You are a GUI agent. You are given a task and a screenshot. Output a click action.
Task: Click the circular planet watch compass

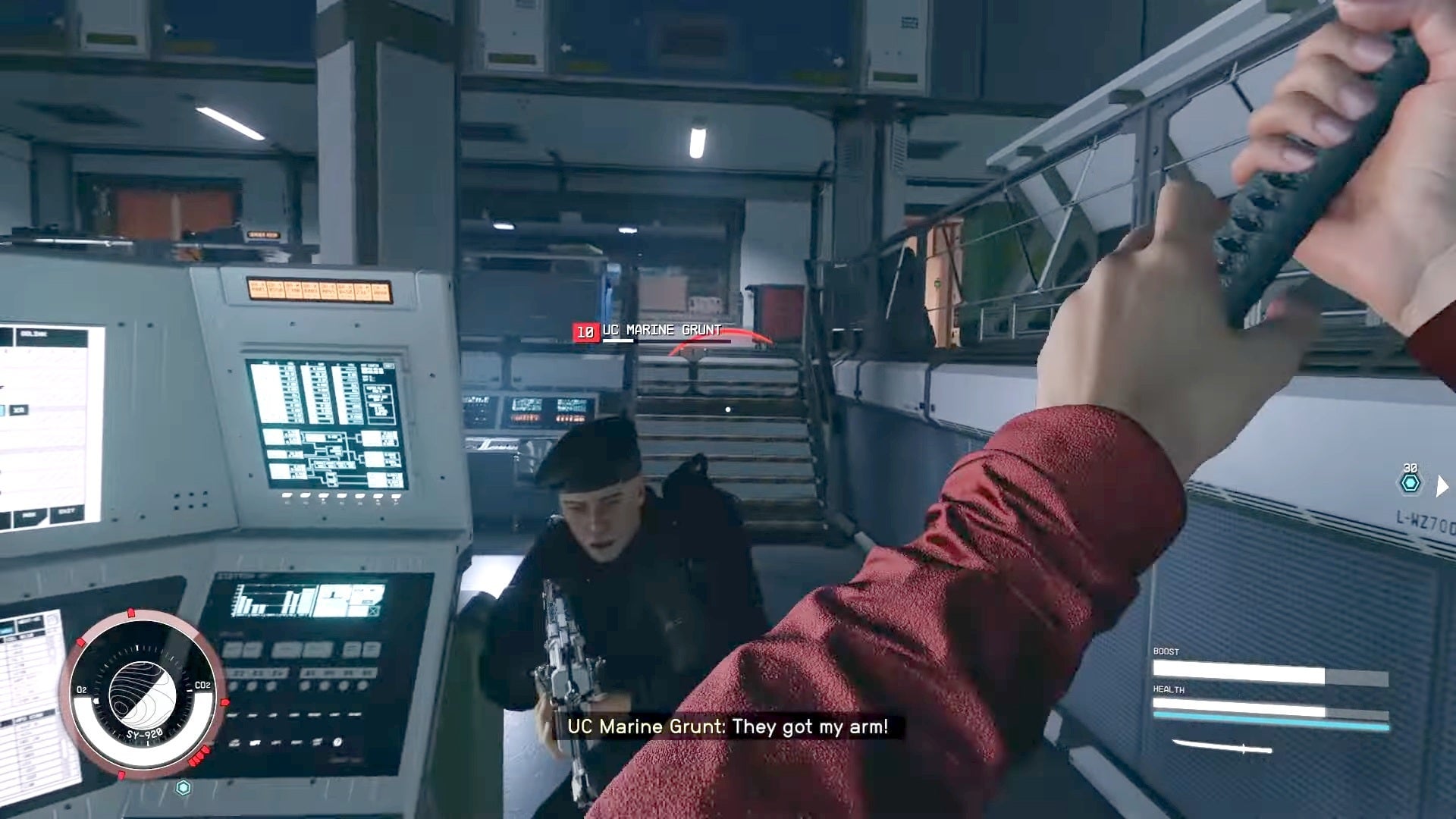[x=143, y=694]
